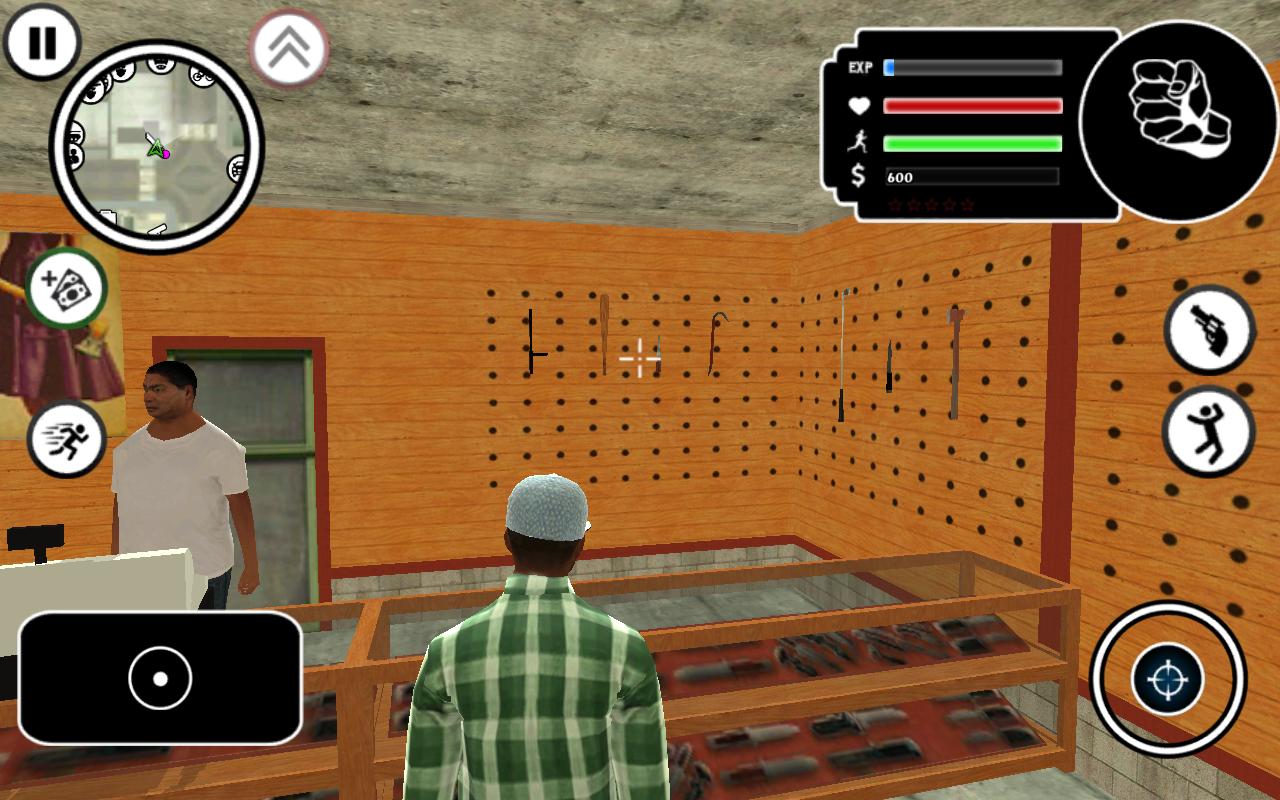This screenshot has width=1280, height=800.
Task: Touch the movement joystick pad
Action: click(x=160, y=678)
